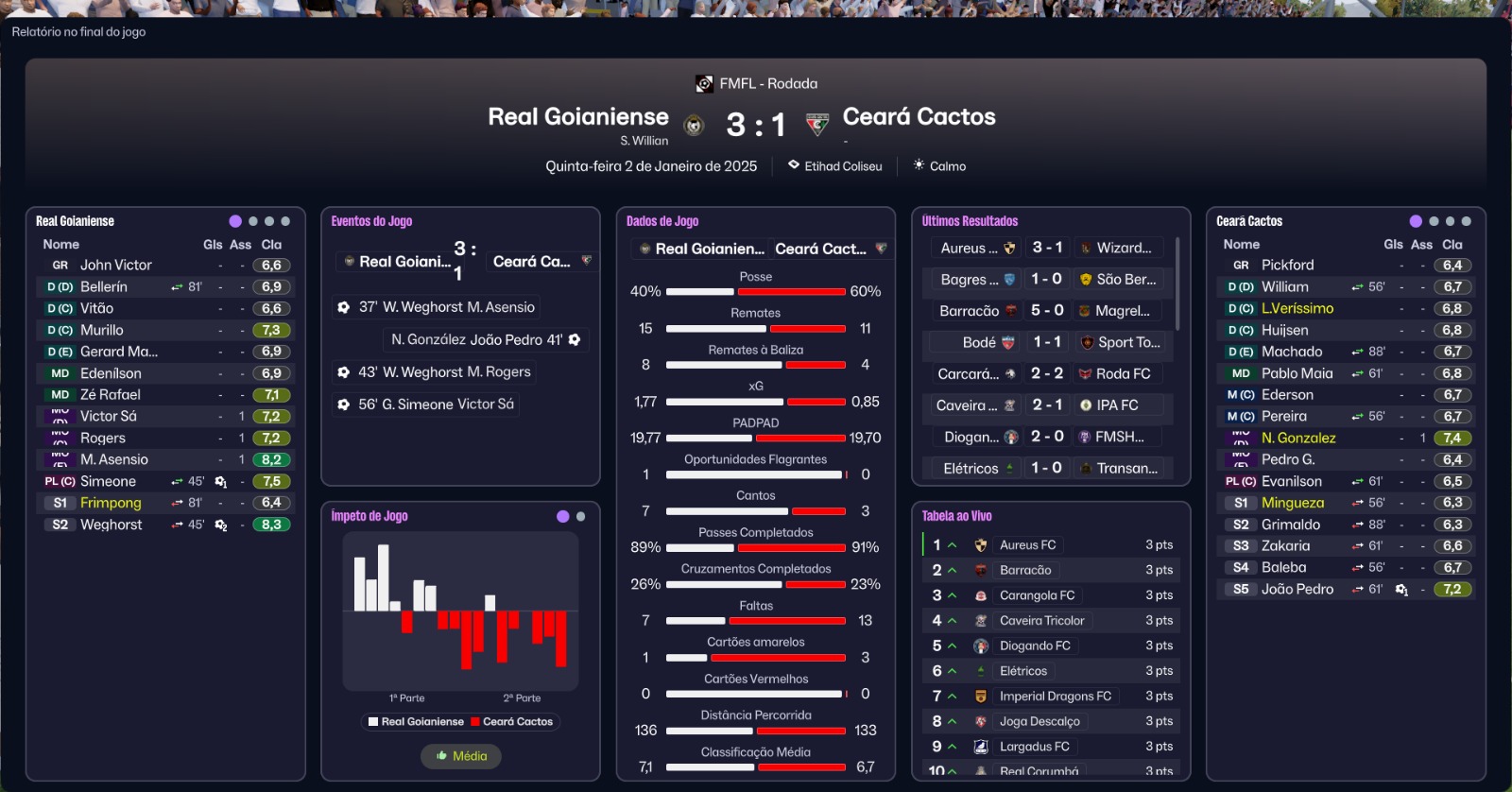Select M. Asensio player row
The image size is (1512, 792).
[x=114, y=459]
